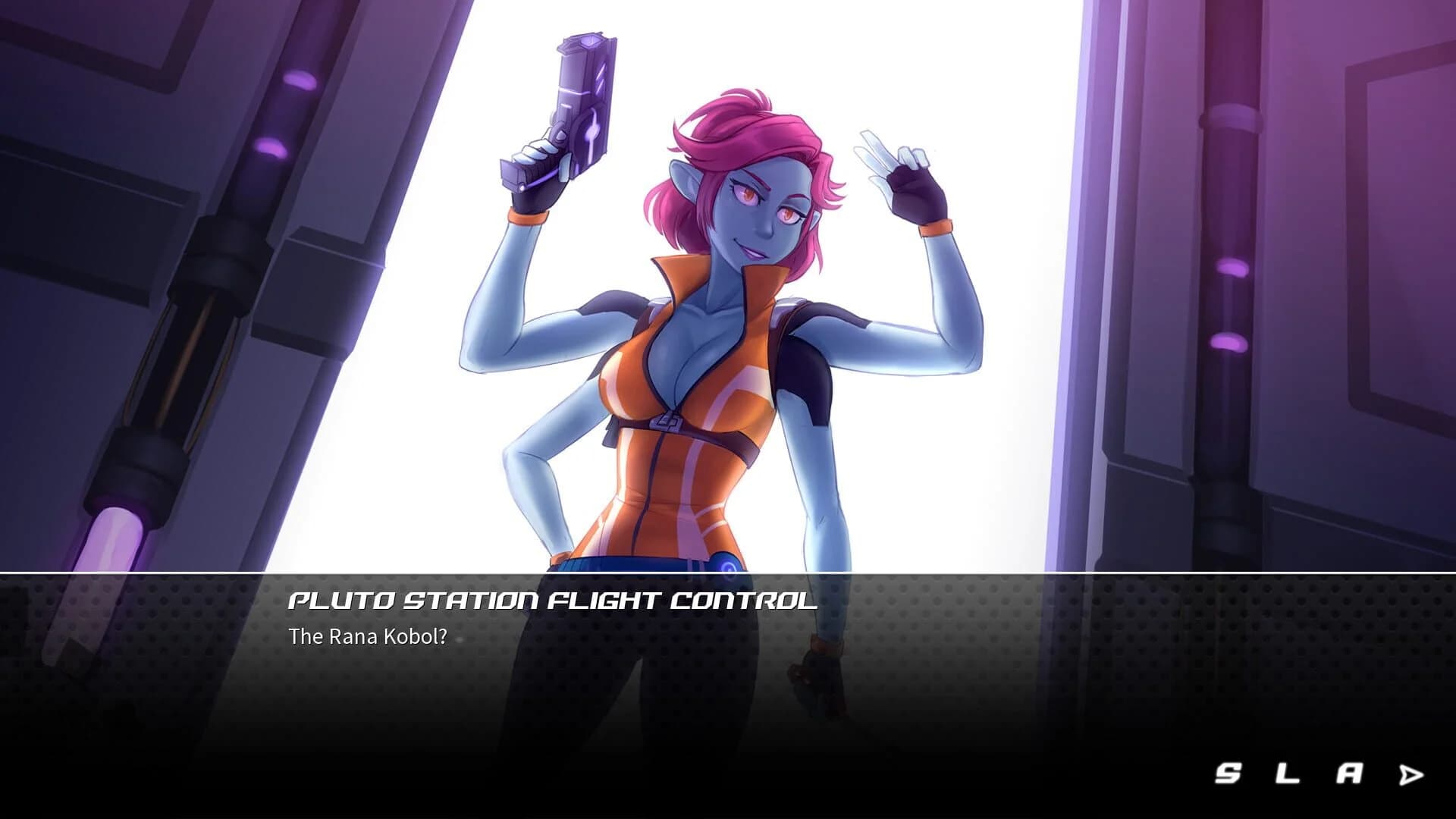This screenshot has width=1456, height=819.
Task: Click the zipper pull on the orange vest
Action: click(666, 422)
